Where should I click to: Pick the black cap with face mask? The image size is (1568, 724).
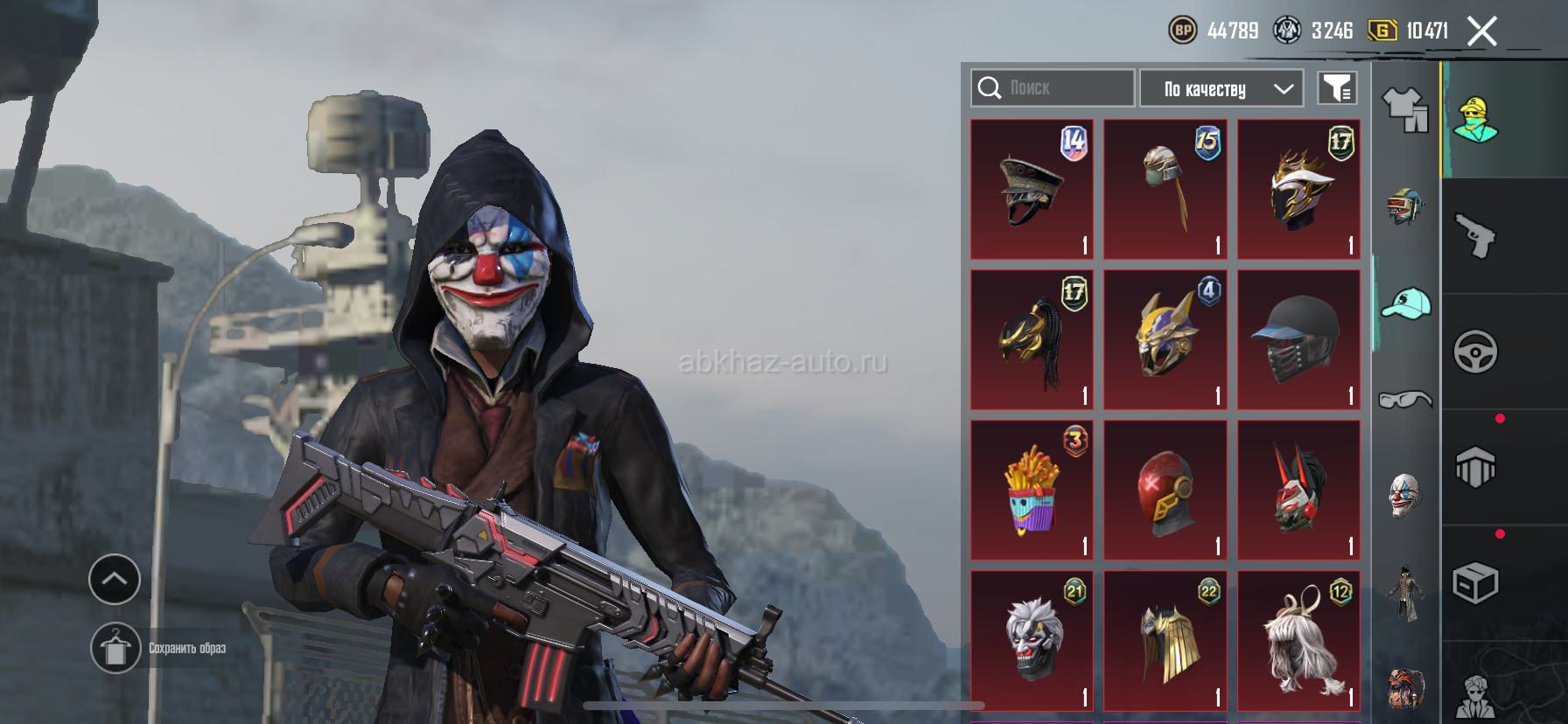(1298, 340)
